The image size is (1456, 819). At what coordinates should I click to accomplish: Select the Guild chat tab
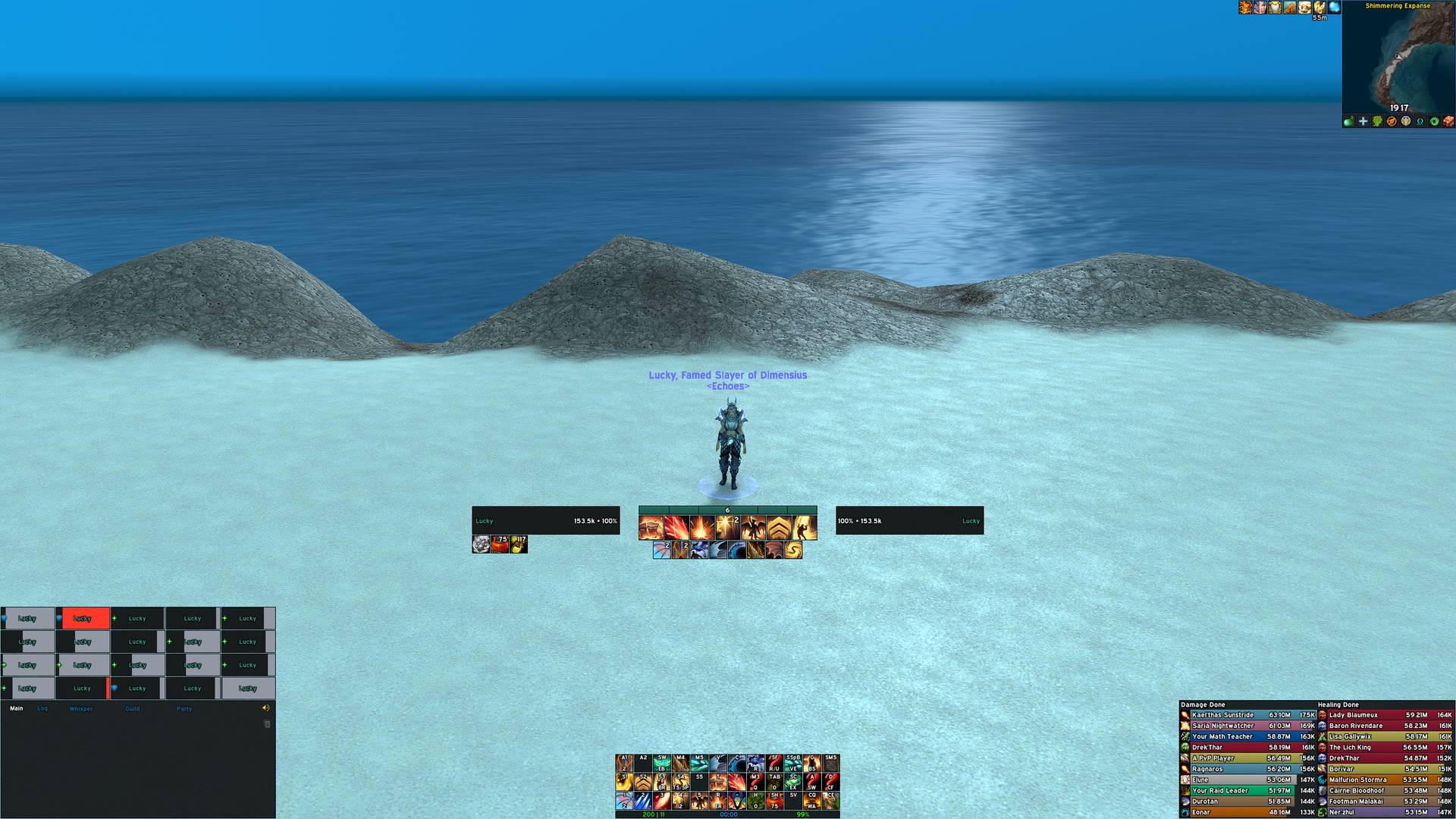click(x=133, y=709)
